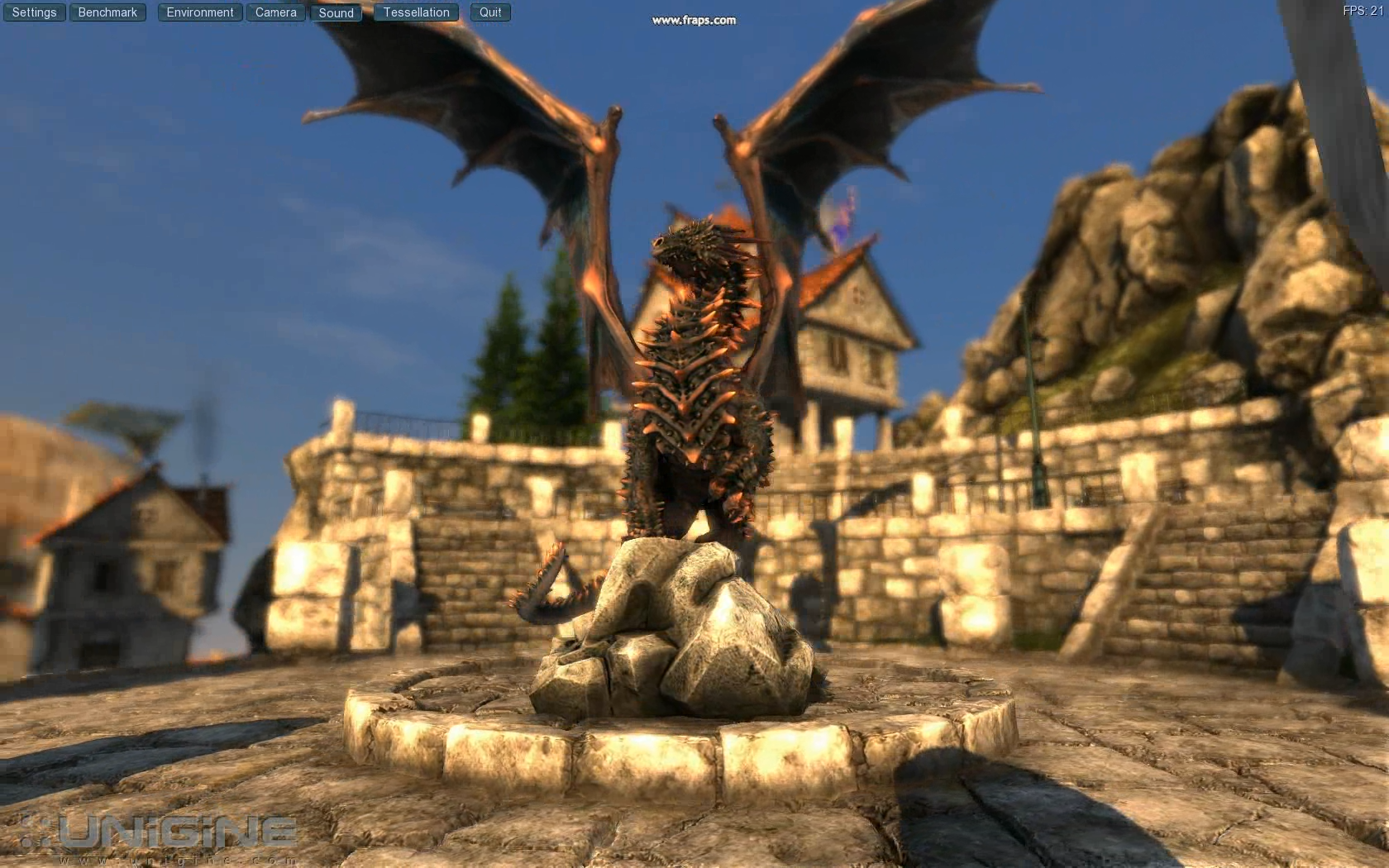Image resolution: width=1389 pixels, height=868 pixels.
Task: Open the Settings menu
Action: coord(34,12)
